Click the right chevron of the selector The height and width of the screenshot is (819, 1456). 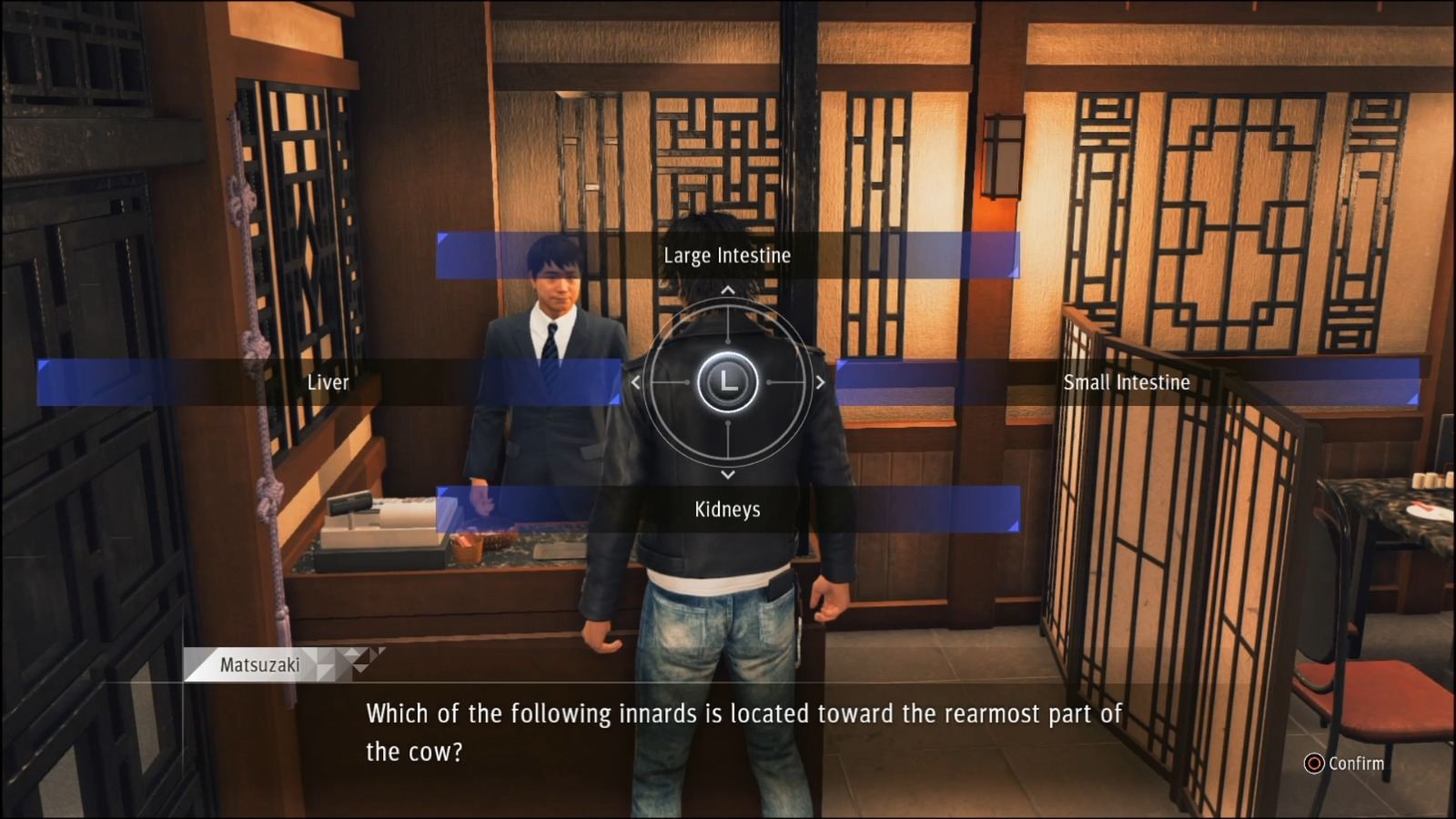819,383
